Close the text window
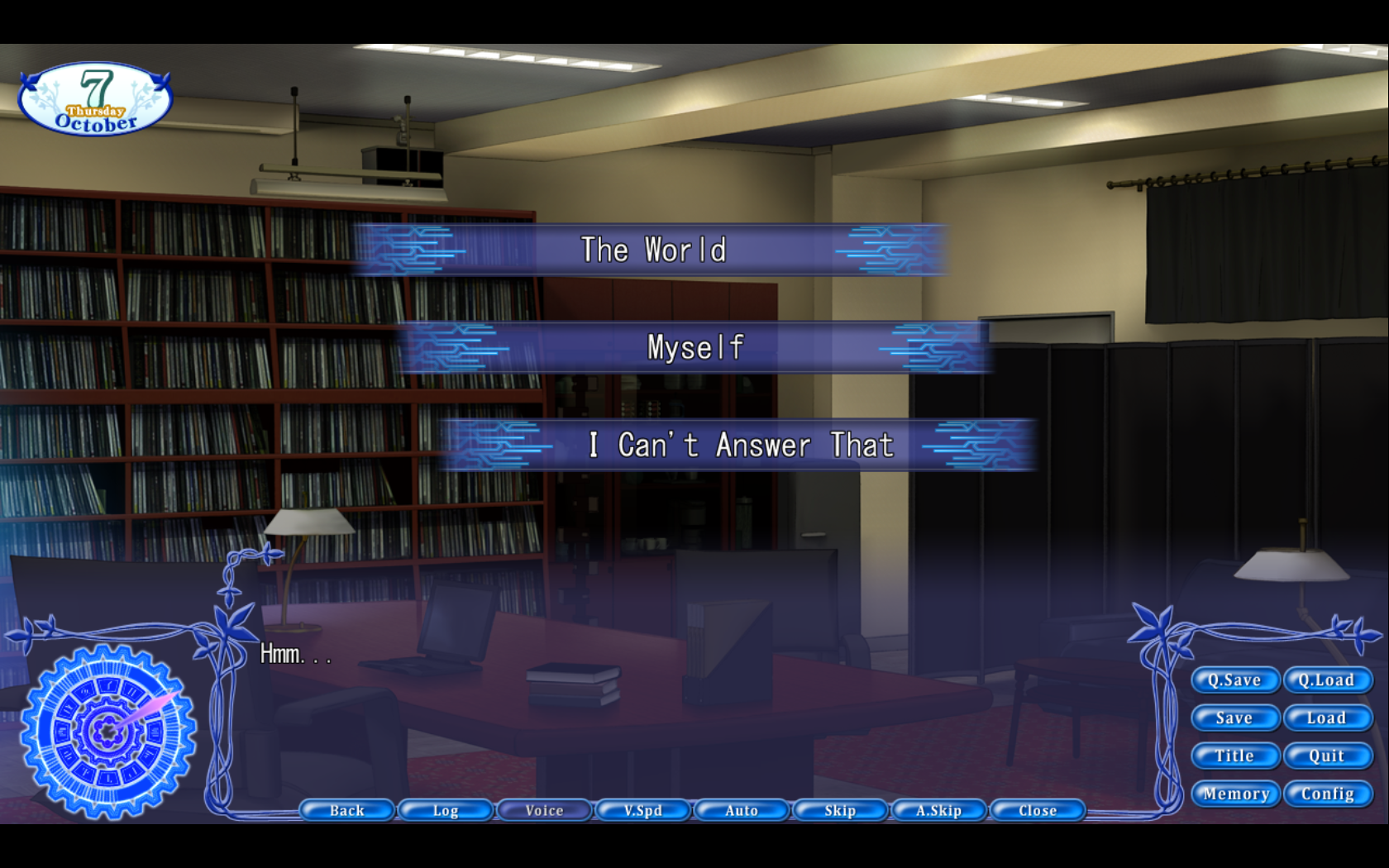Viewport: 1389px width, 868px height. (x=1038, y=811)
